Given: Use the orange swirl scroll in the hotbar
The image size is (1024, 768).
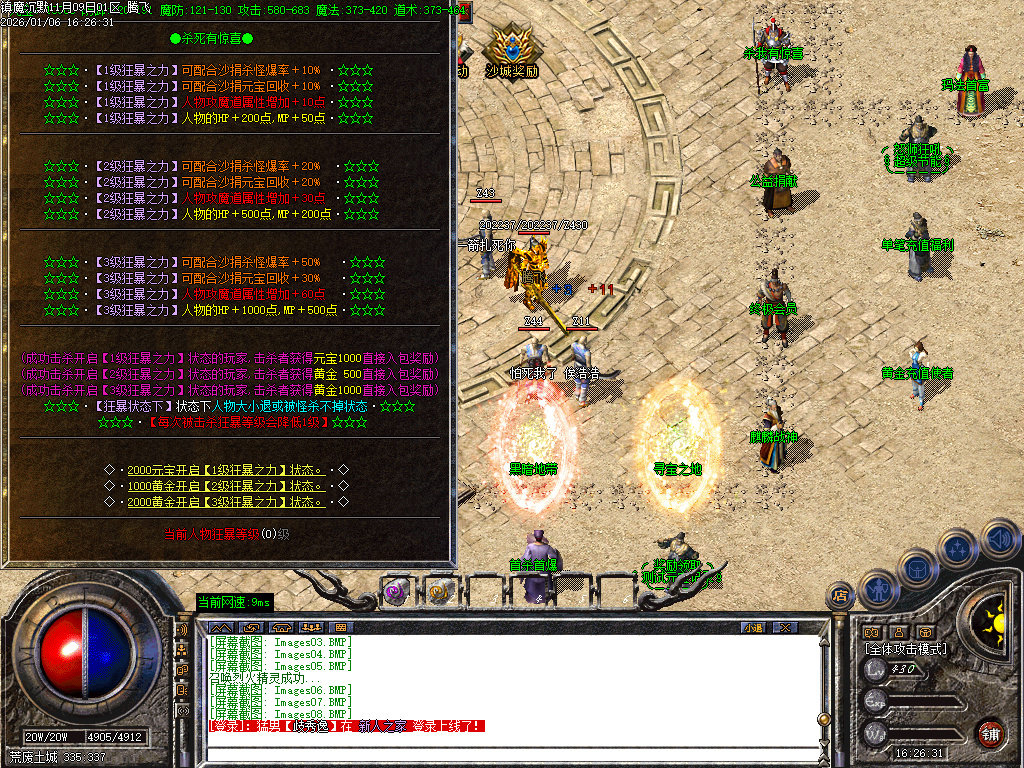Looking at the screenshot, I should coord(440,592).
